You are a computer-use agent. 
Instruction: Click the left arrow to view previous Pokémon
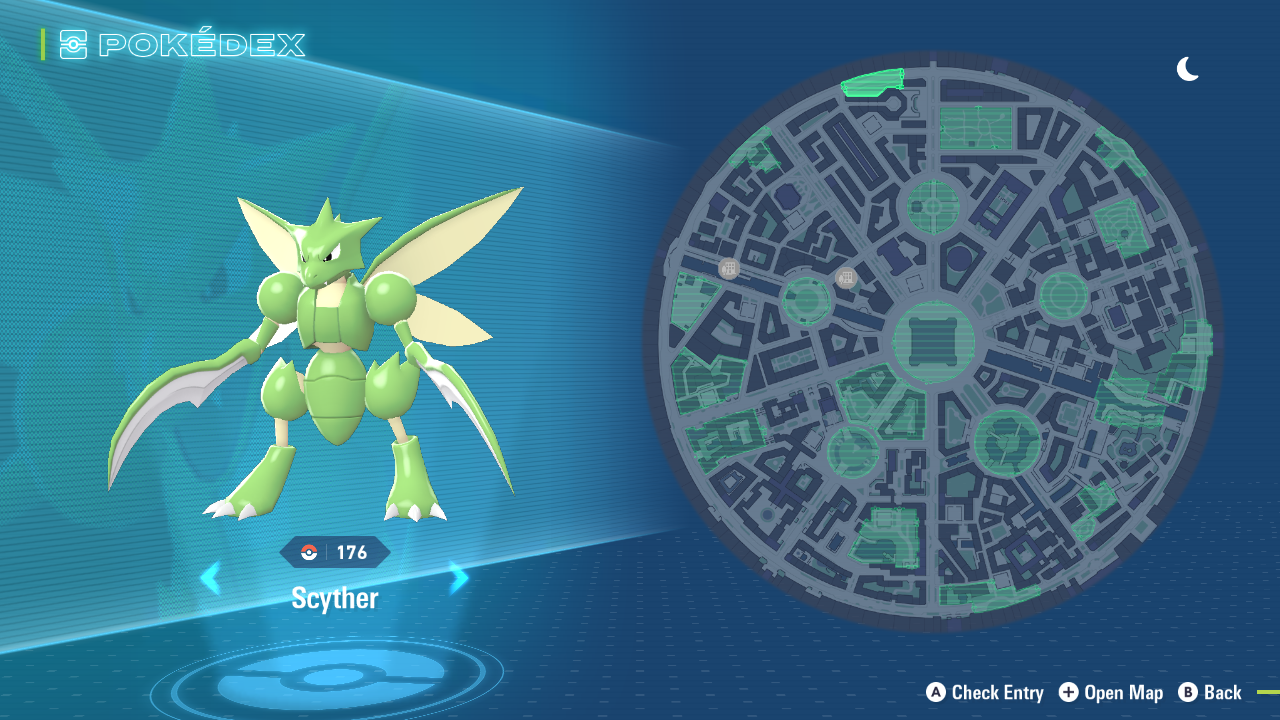pos(211,578)
